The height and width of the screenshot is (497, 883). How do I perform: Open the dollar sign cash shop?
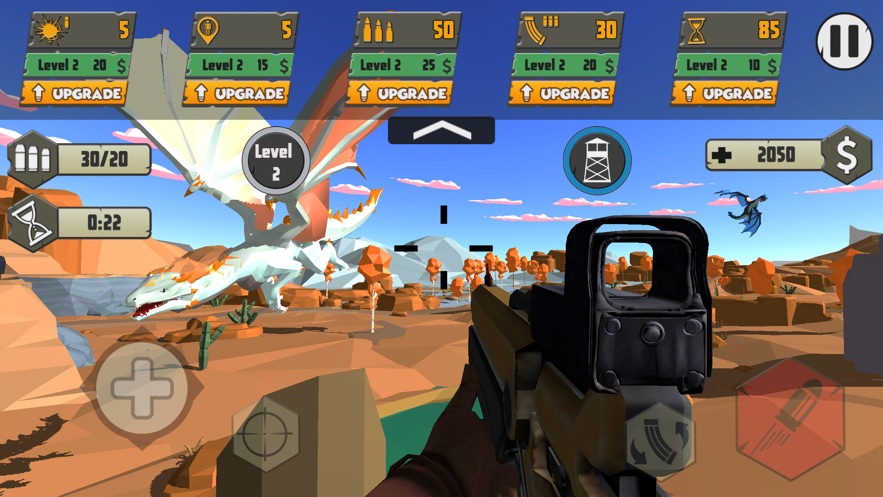coord(846,154)
